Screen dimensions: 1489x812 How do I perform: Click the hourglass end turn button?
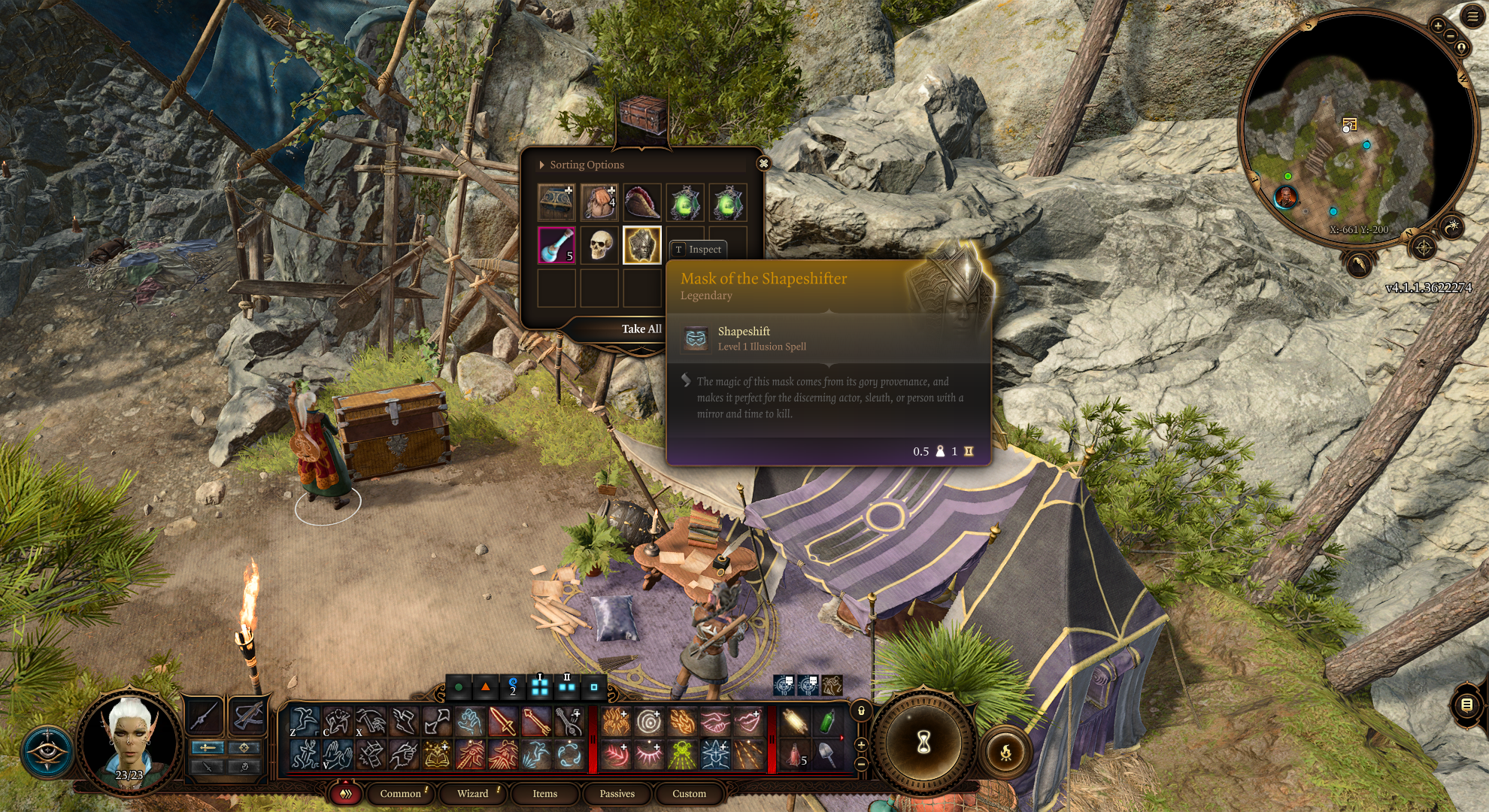923,742
